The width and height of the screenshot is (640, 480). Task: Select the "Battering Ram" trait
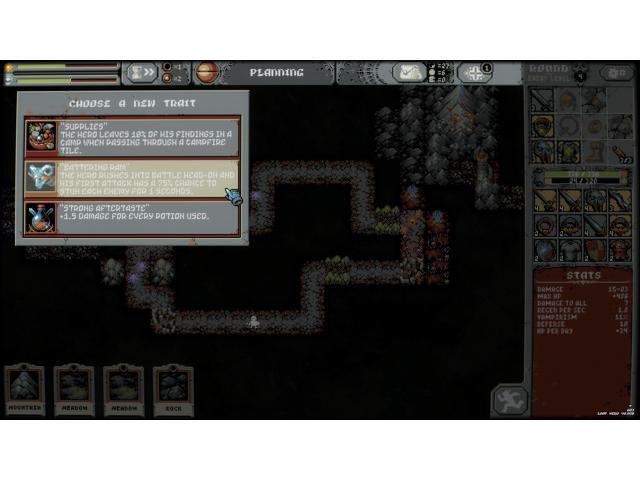click(132, 178)
